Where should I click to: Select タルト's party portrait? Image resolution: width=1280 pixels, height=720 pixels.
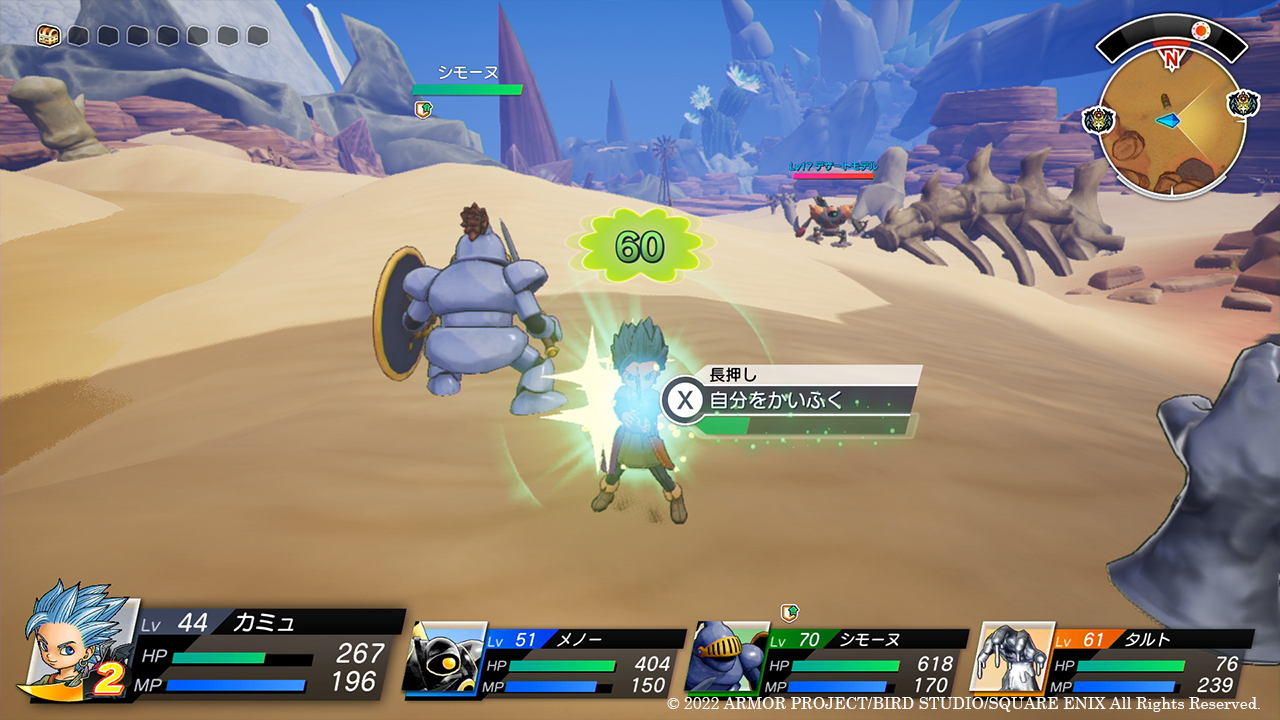point(1012,657)
